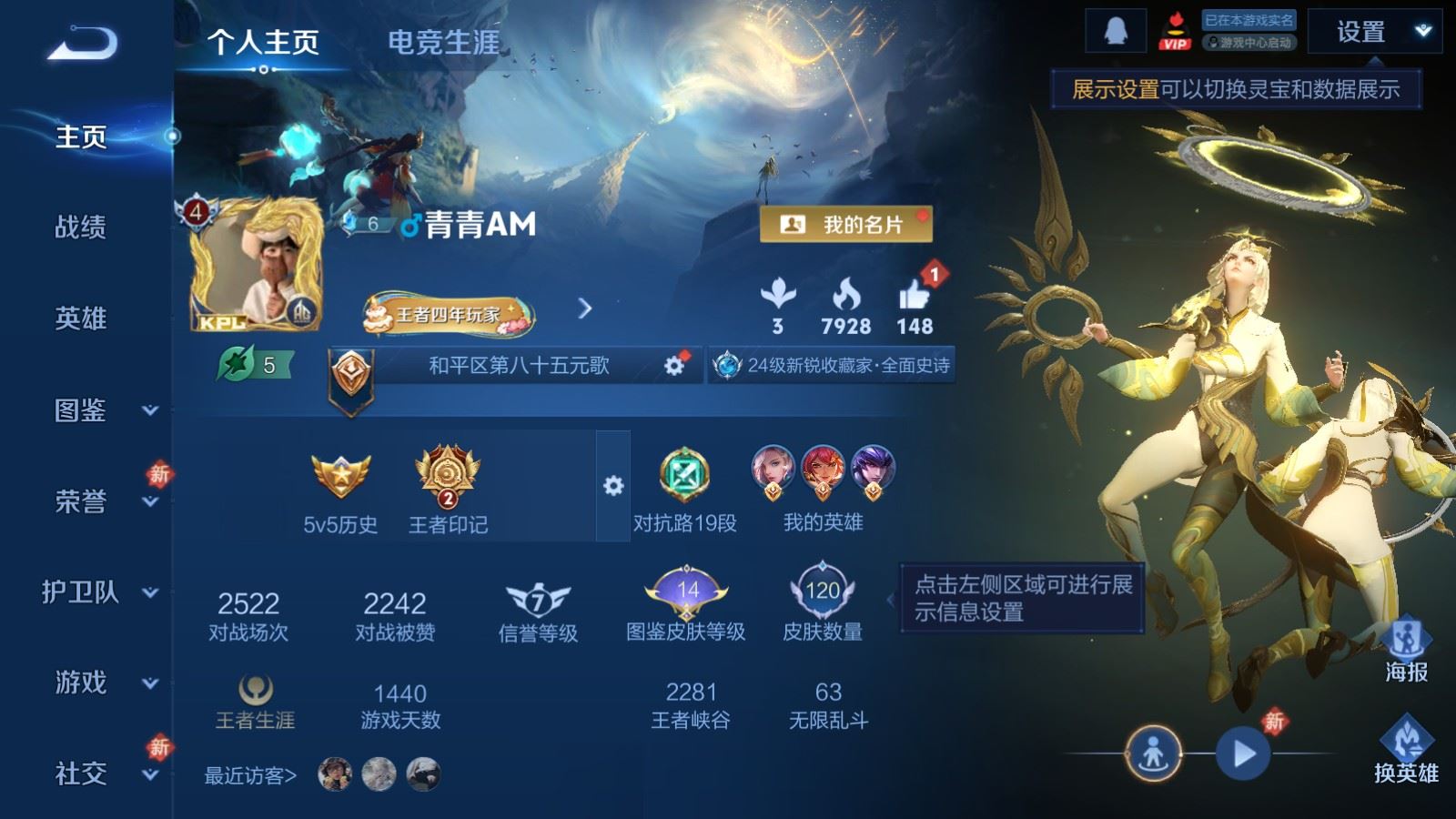Open the arrow beside 王者四年玩家 badge
The image size is (1456, 819).
pyautogui.click(x=587, y=308)
